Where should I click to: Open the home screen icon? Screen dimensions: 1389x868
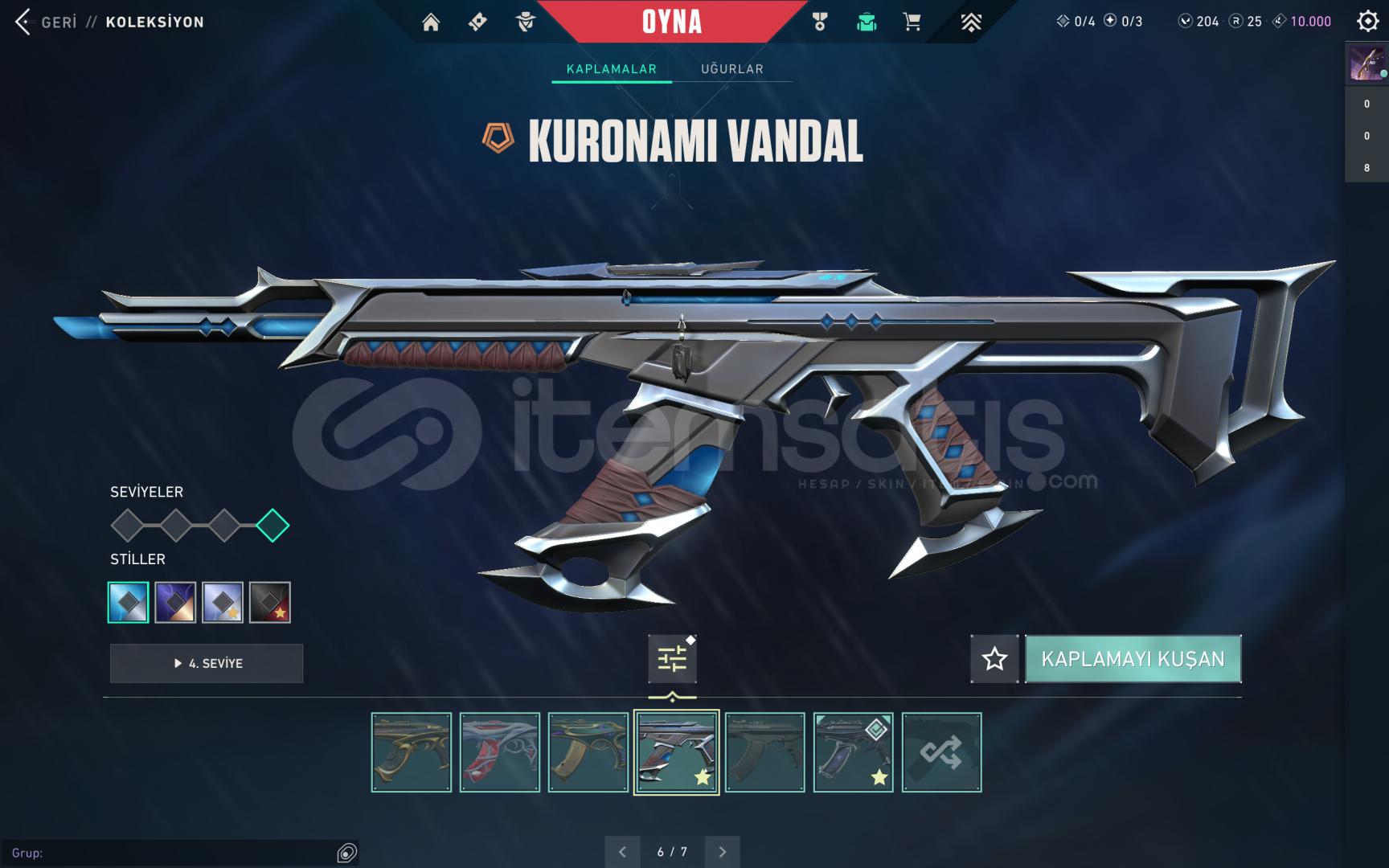(431, 22)
